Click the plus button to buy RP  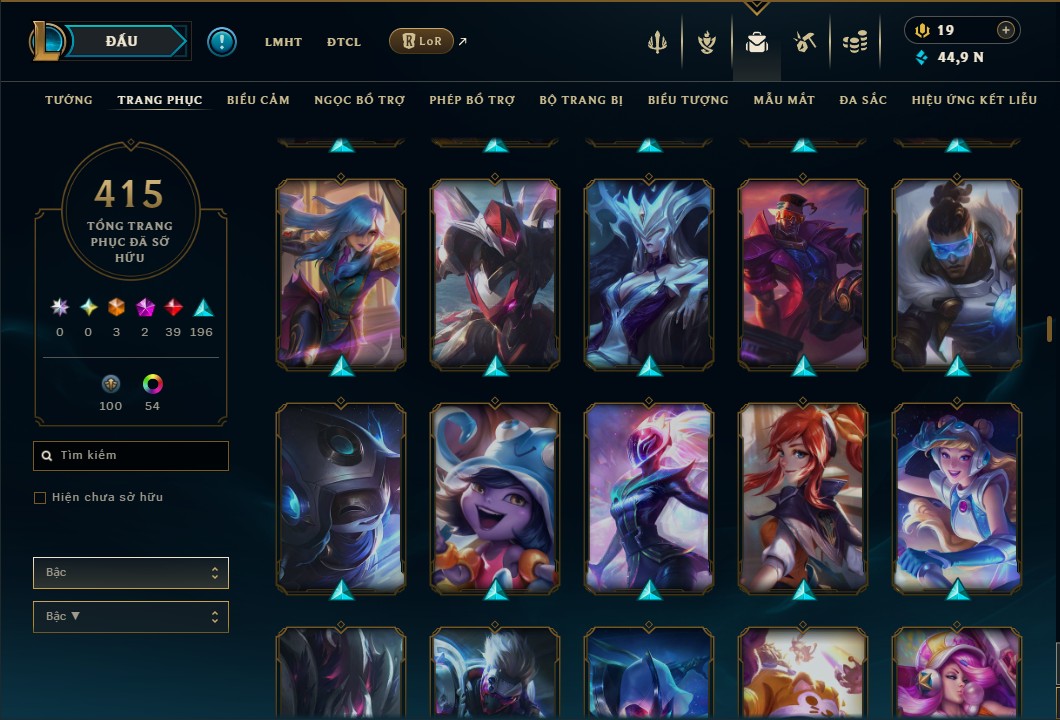[x=1006, y=31]
